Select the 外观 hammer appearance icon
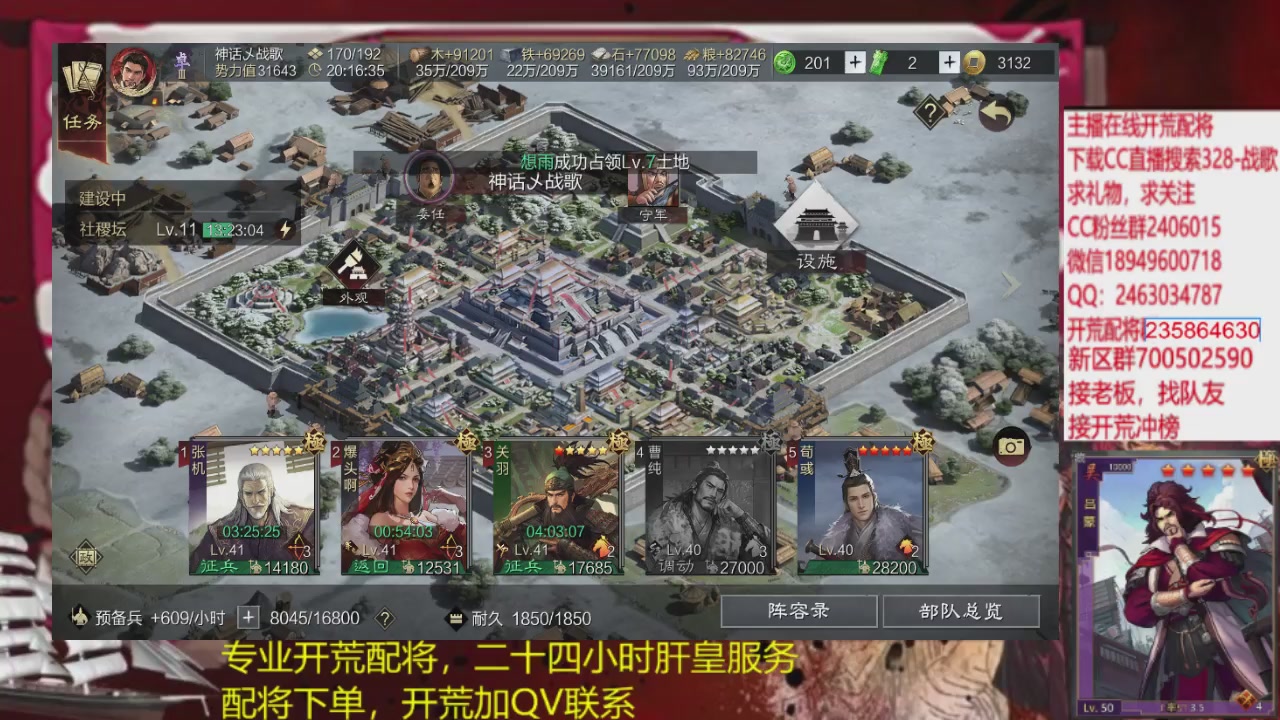The image size is (1280, 720). [352, 270]
